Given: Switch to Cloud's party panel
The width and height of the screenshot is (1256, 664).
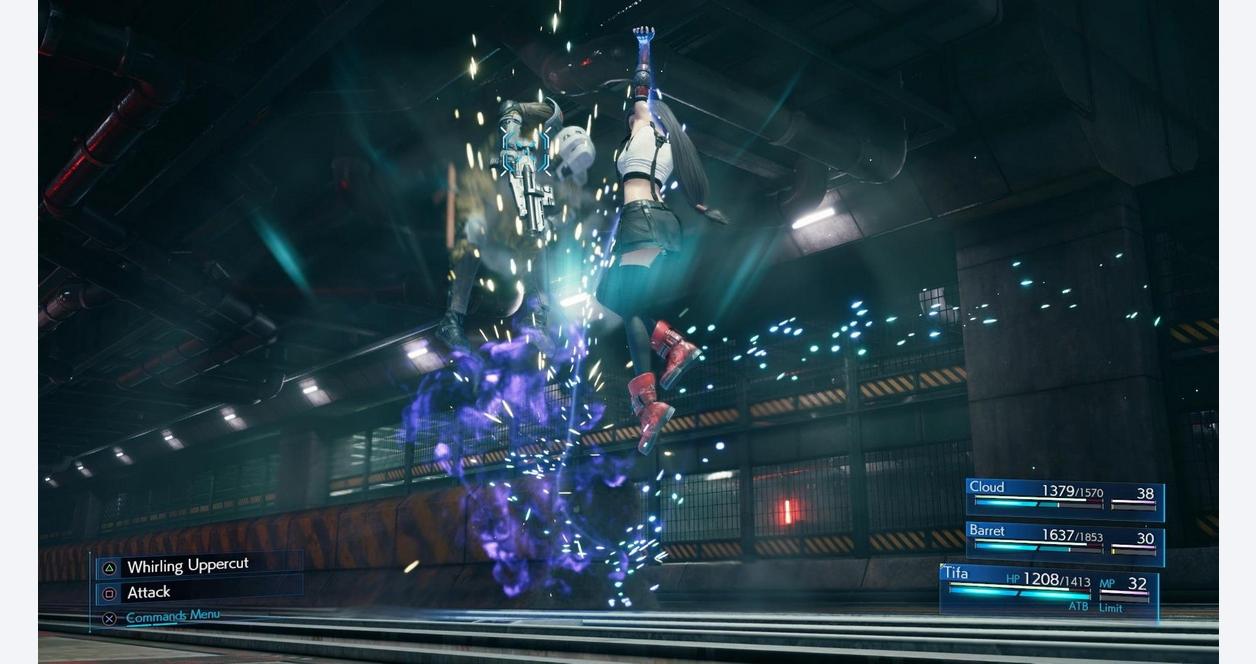Looking at the screenshot, I should pyautogui.click(x=1064, y=498).
